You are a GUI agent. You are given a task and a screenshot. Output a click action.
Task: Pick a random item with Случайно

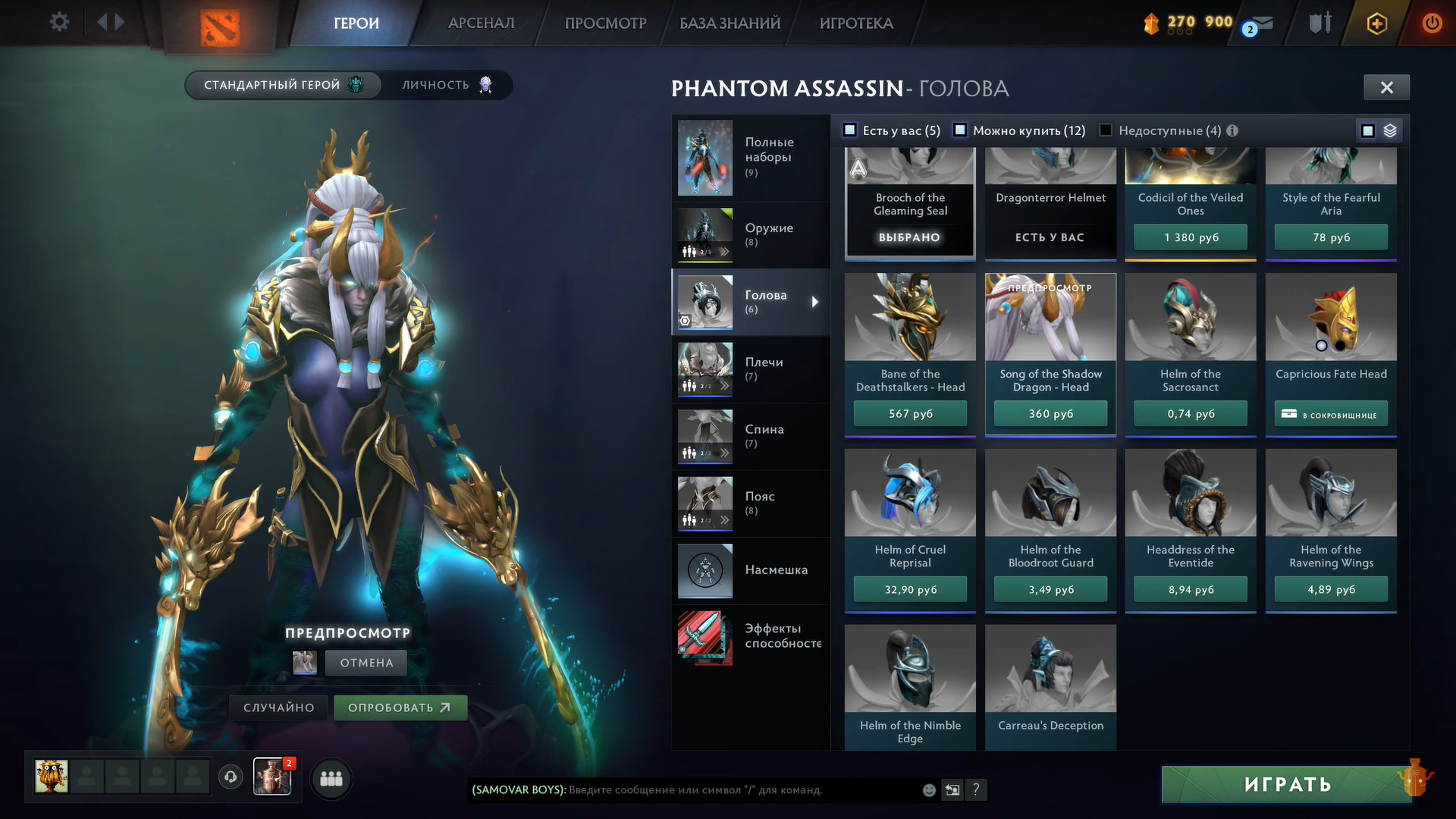[x=278, y=708]
